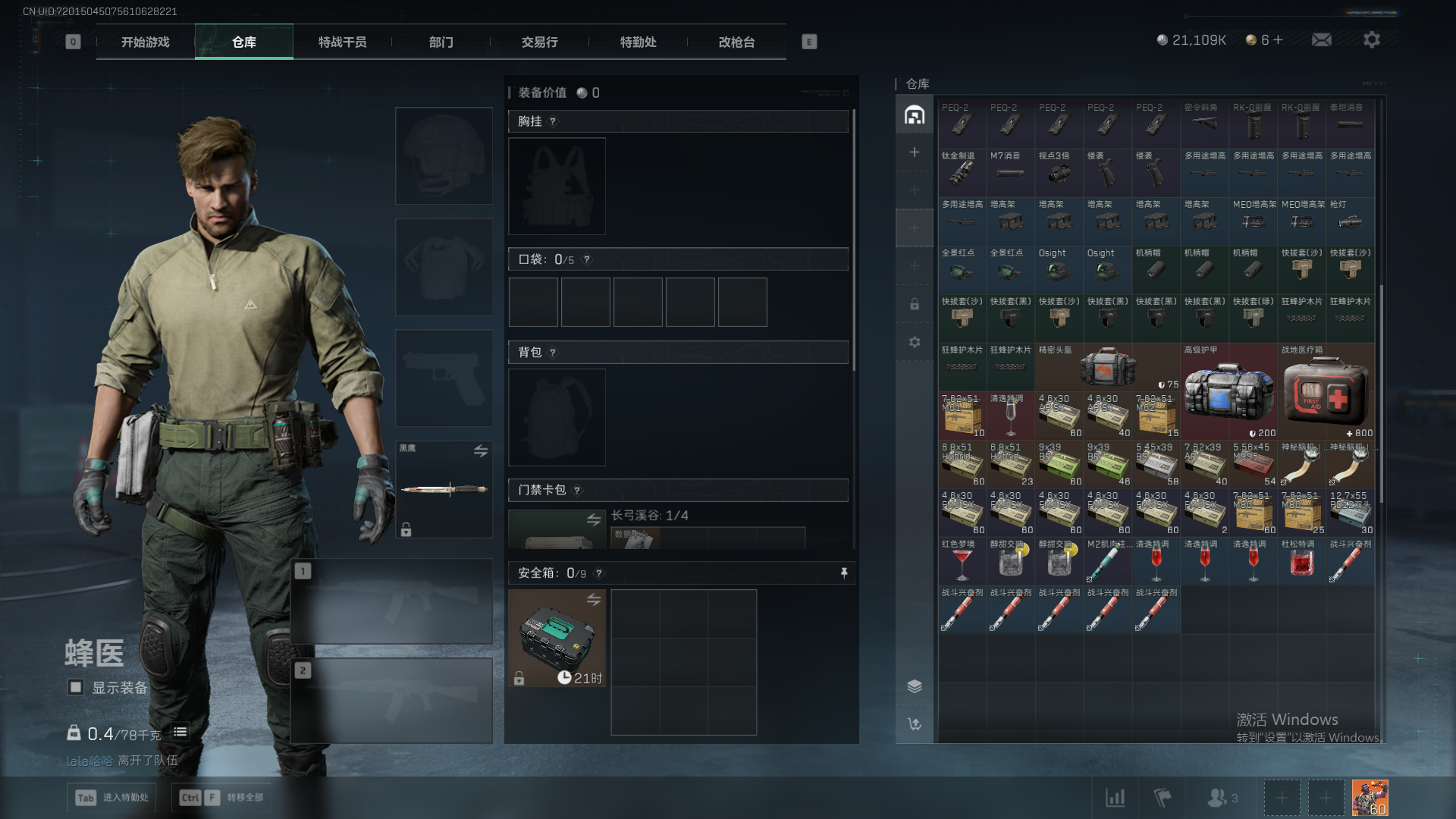Viewport: 1456px width, 819px height.
Task: Pick the 高级护甲 armor repair kit
Action: tap(1228, 391)
